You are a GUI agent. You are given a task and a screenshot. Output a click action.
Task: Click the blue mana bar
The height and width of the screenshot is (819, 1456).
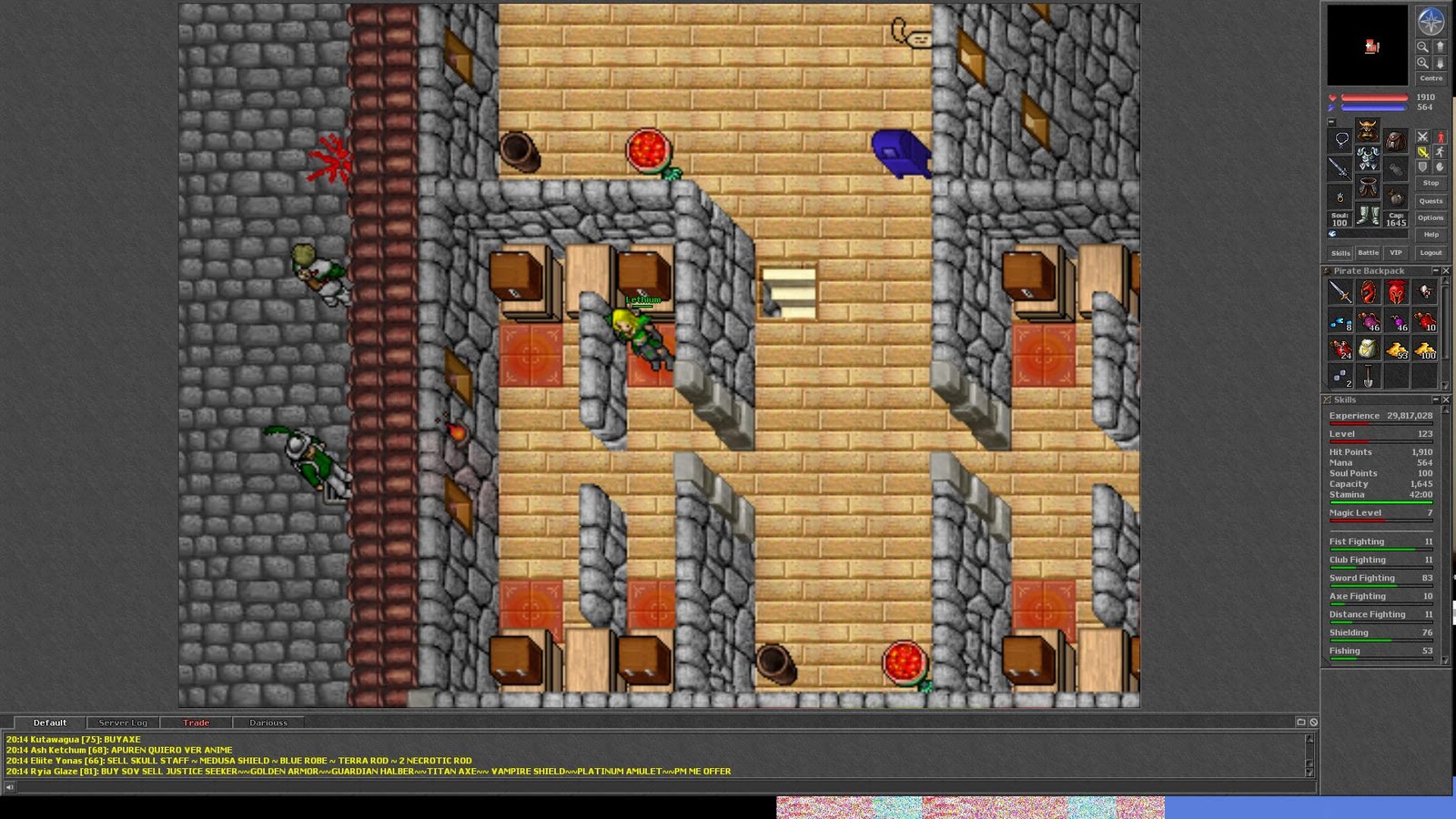1374,106
